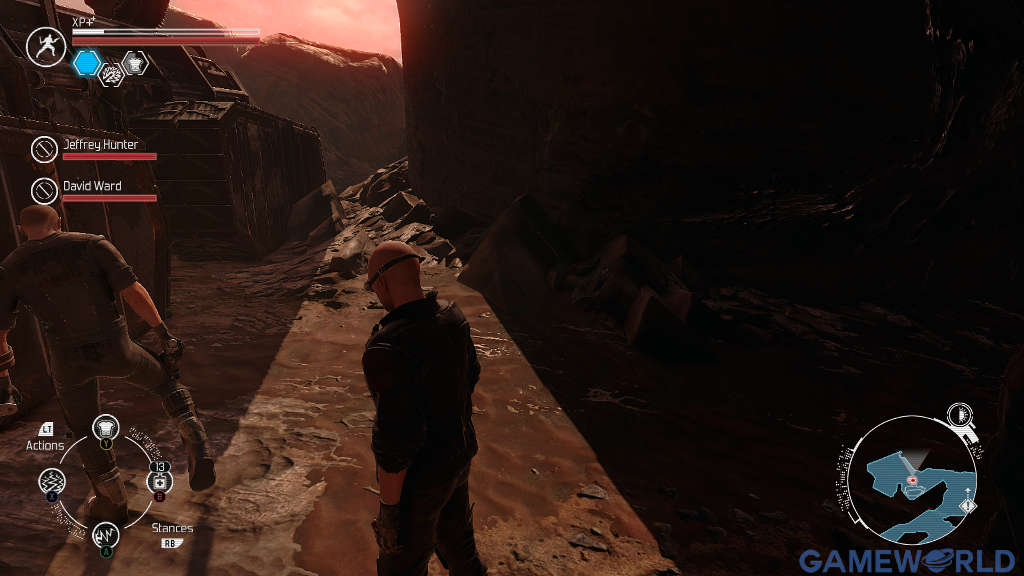Select the blue hexagon status icon
1024x576 pixels.
[x=87, y=63]
